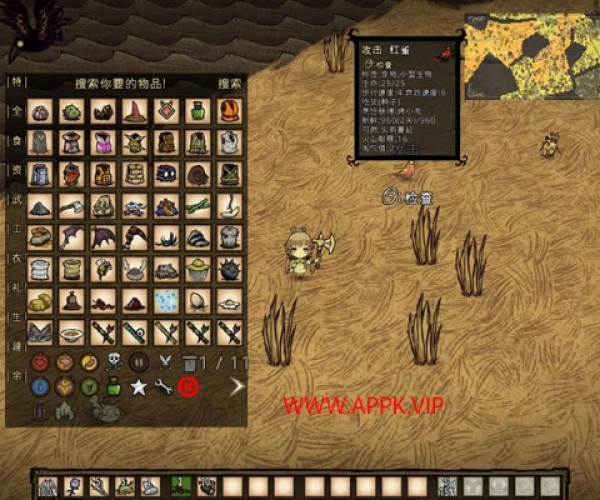Select the 搜索你要的物品 search field
The width and height of the screenshot is (600, 500).
pos(120,84)
